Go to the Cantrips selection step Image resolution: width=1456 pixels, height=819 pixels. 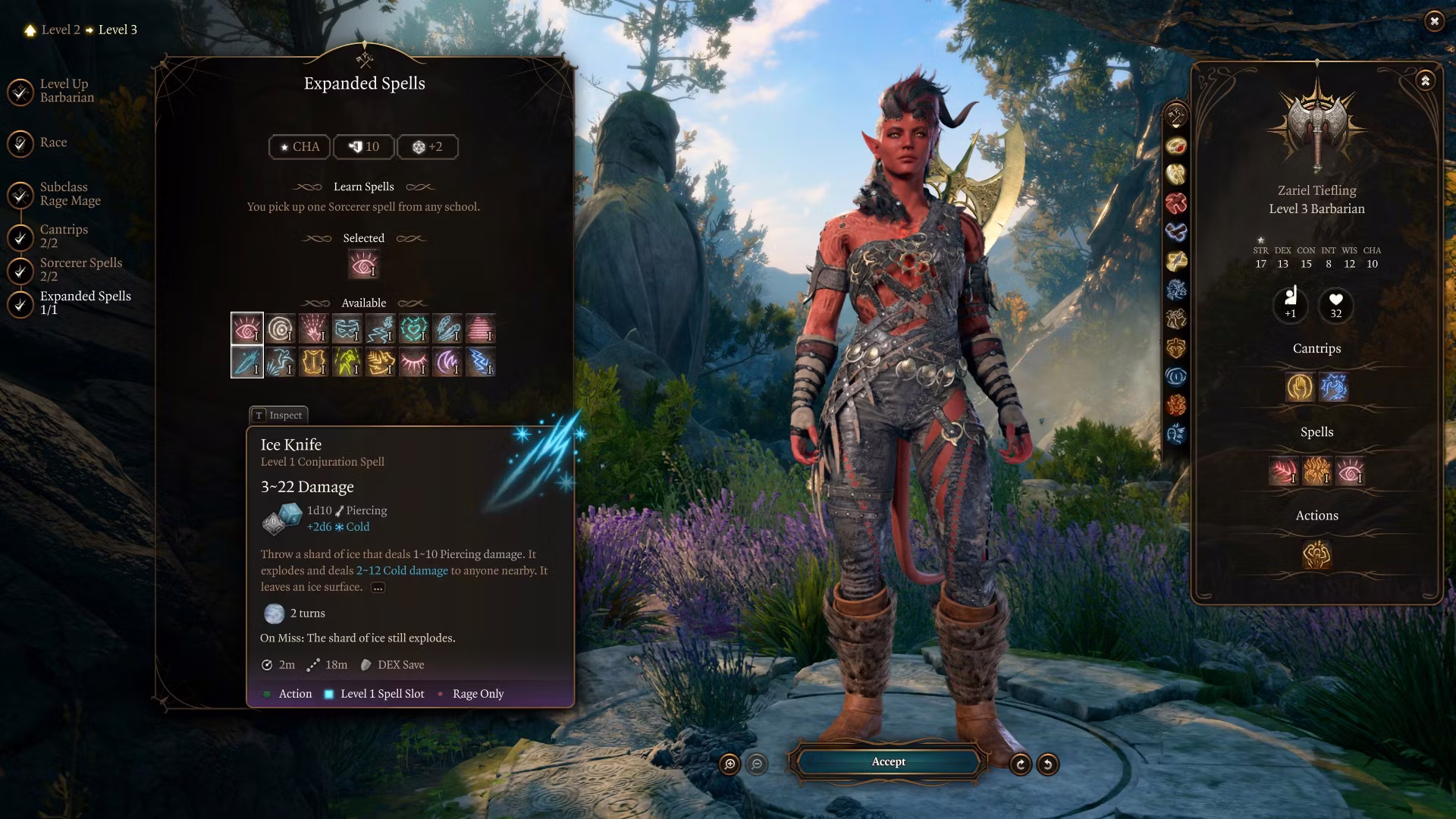tap(64, 236)
